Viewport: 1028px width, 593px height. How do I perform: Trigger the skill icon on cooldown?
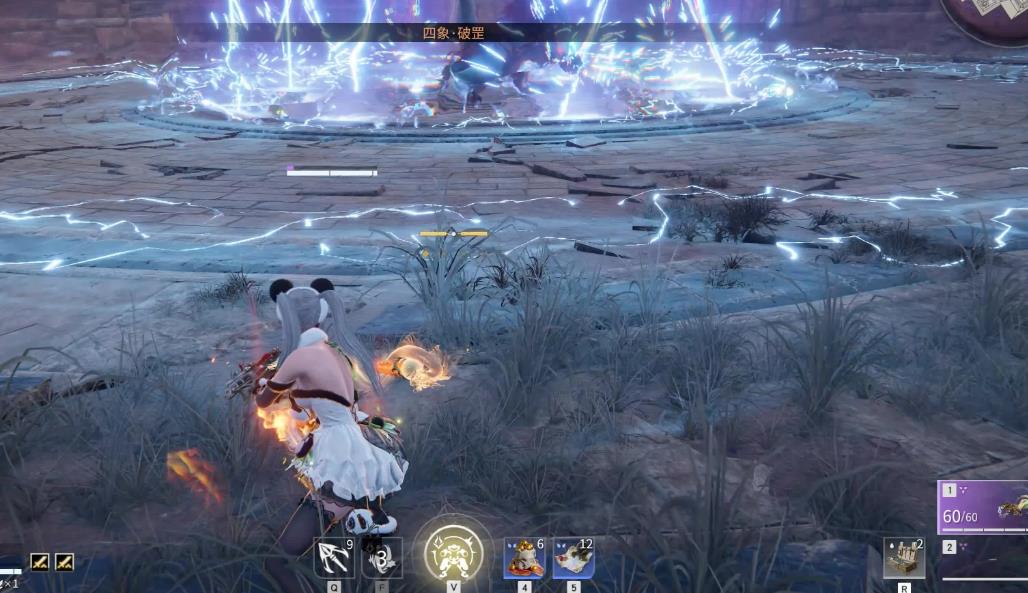click(381, 557)
